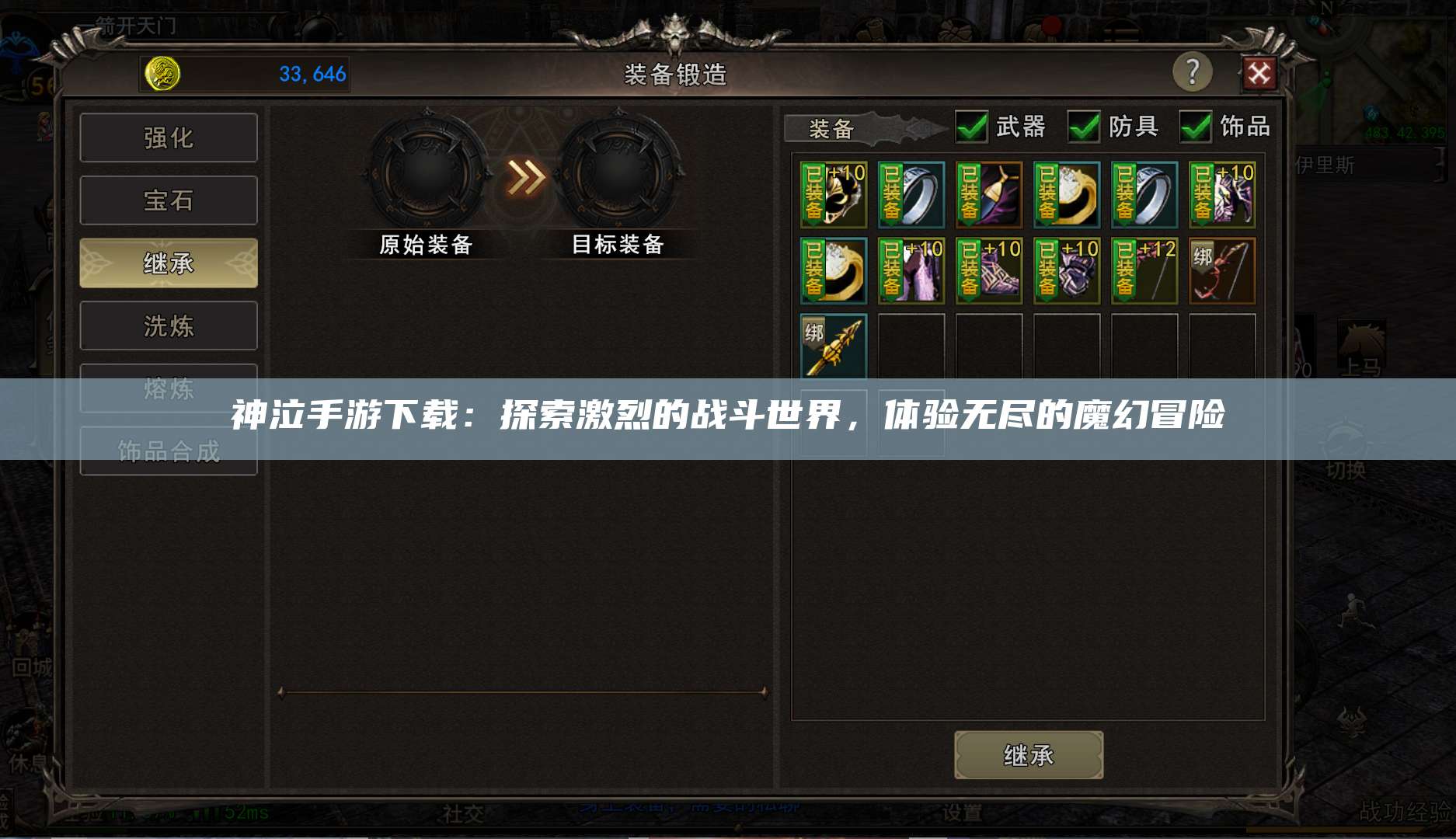Open the 宝石 tab

tap(168, 200)
